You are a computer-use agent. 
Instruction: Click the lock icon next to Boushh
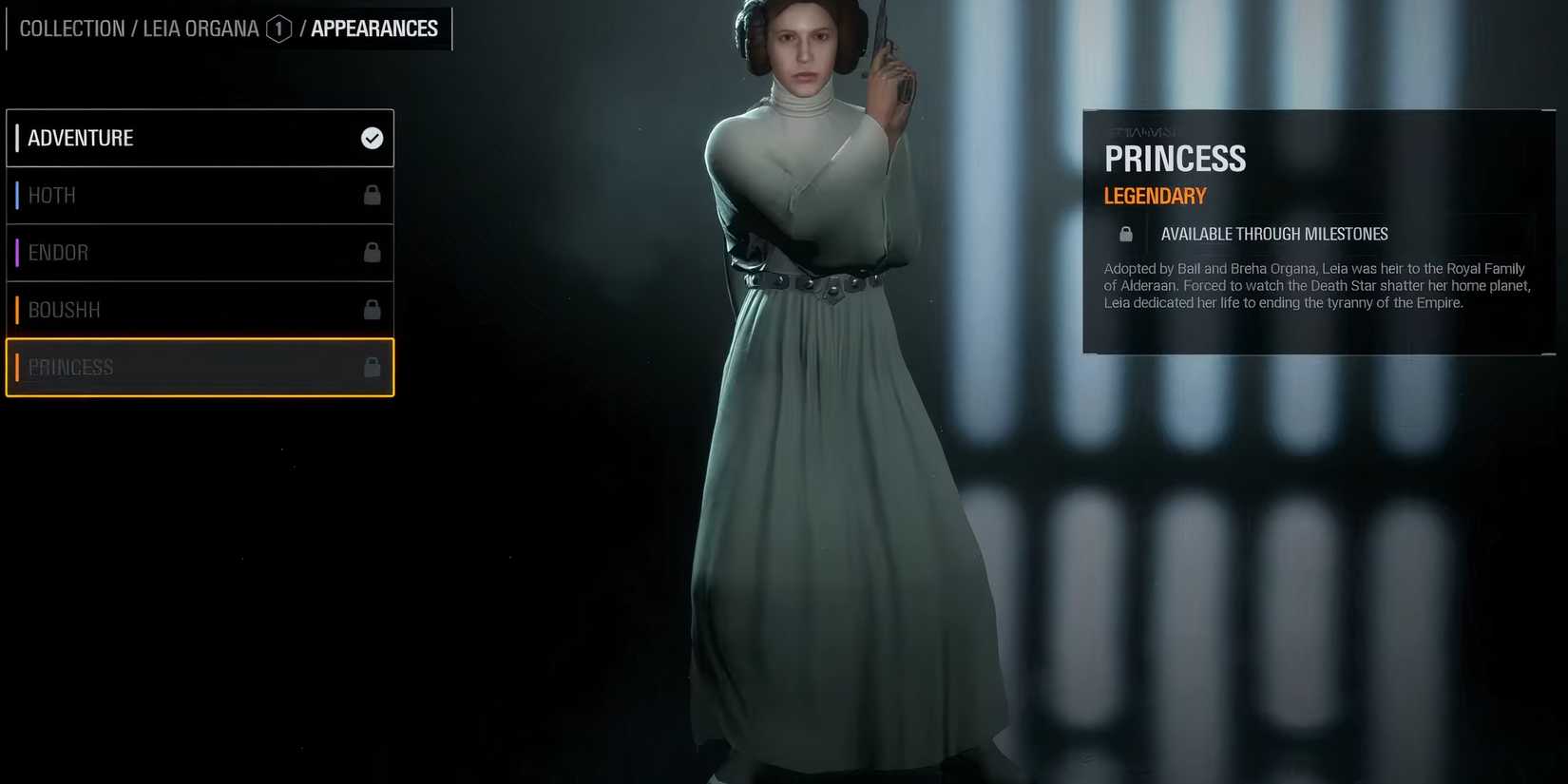pyautogui.click(x=371, y=309)
